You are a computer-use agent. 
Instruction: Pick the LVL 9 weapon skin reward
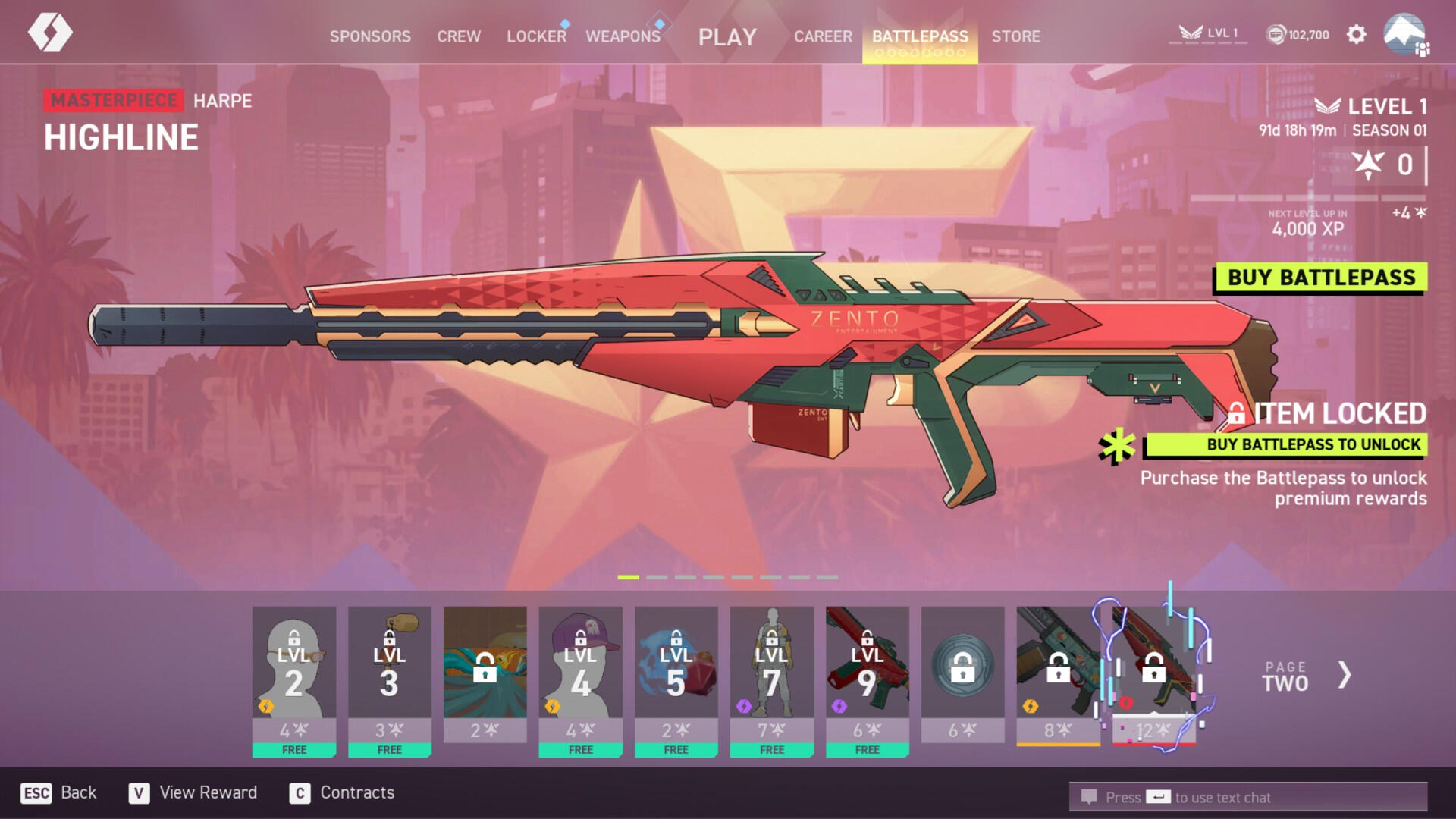pyautogui.click(x=868, y=675)
